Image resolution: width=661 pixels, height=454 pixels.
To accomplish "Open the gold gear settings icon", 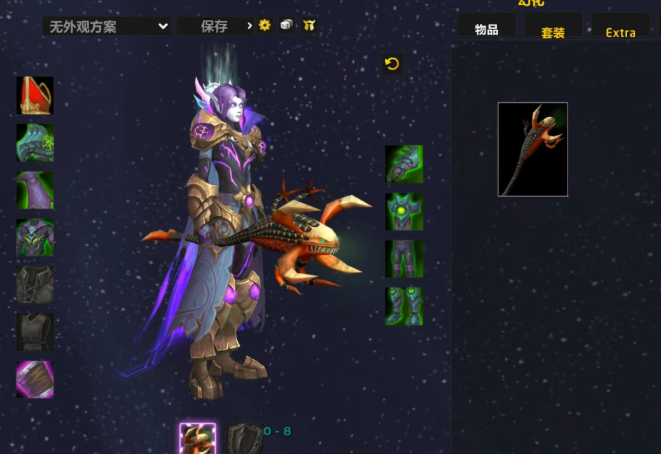I will click(x=265, y=25).
